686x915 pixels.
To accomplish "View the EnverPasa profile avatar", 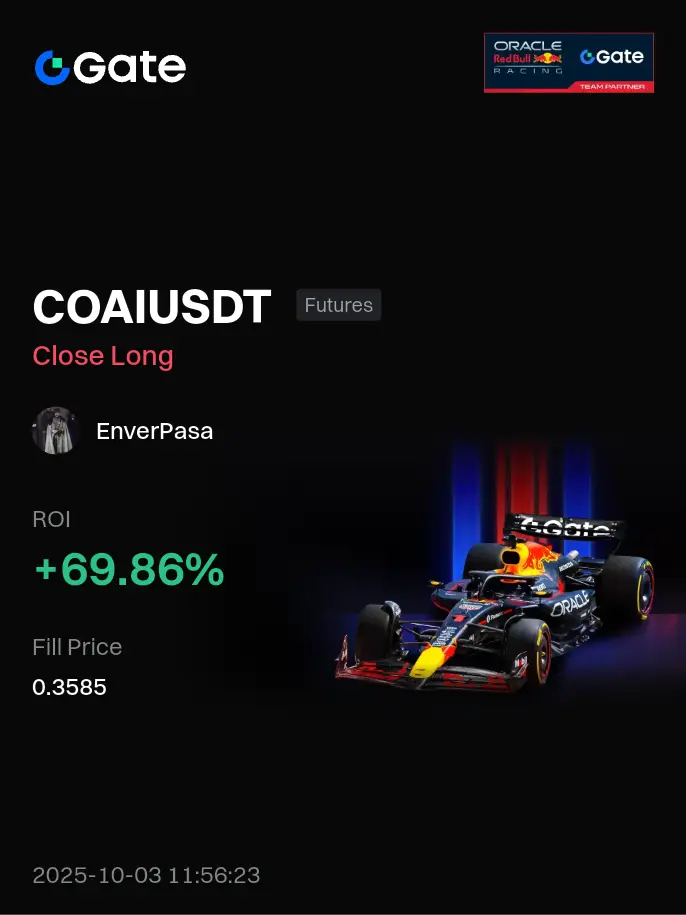I will tap(56, 431).
